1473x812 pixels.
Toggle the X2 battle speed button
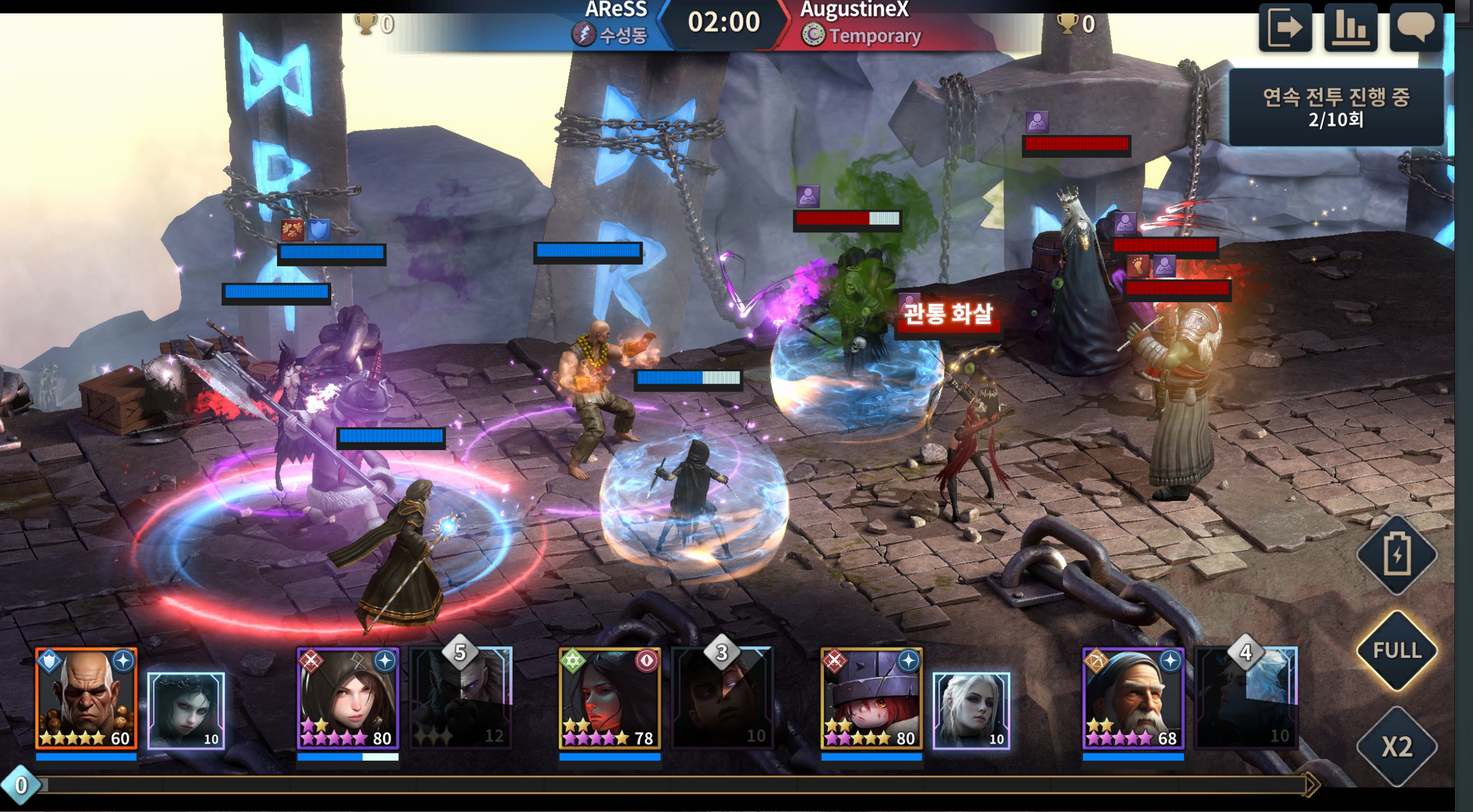[1397, 746]
